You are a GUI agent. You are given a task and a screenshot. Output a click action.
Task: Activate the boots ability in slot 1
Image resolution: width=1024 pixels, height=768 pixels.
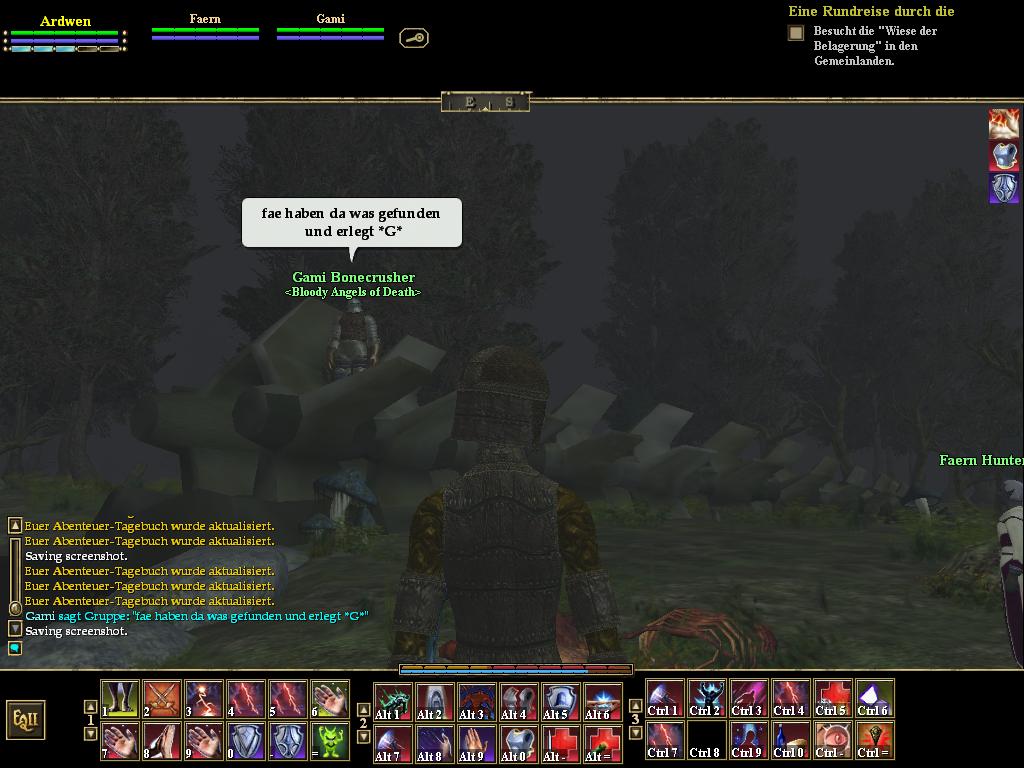pyautogui.click(x=120, y=699)
